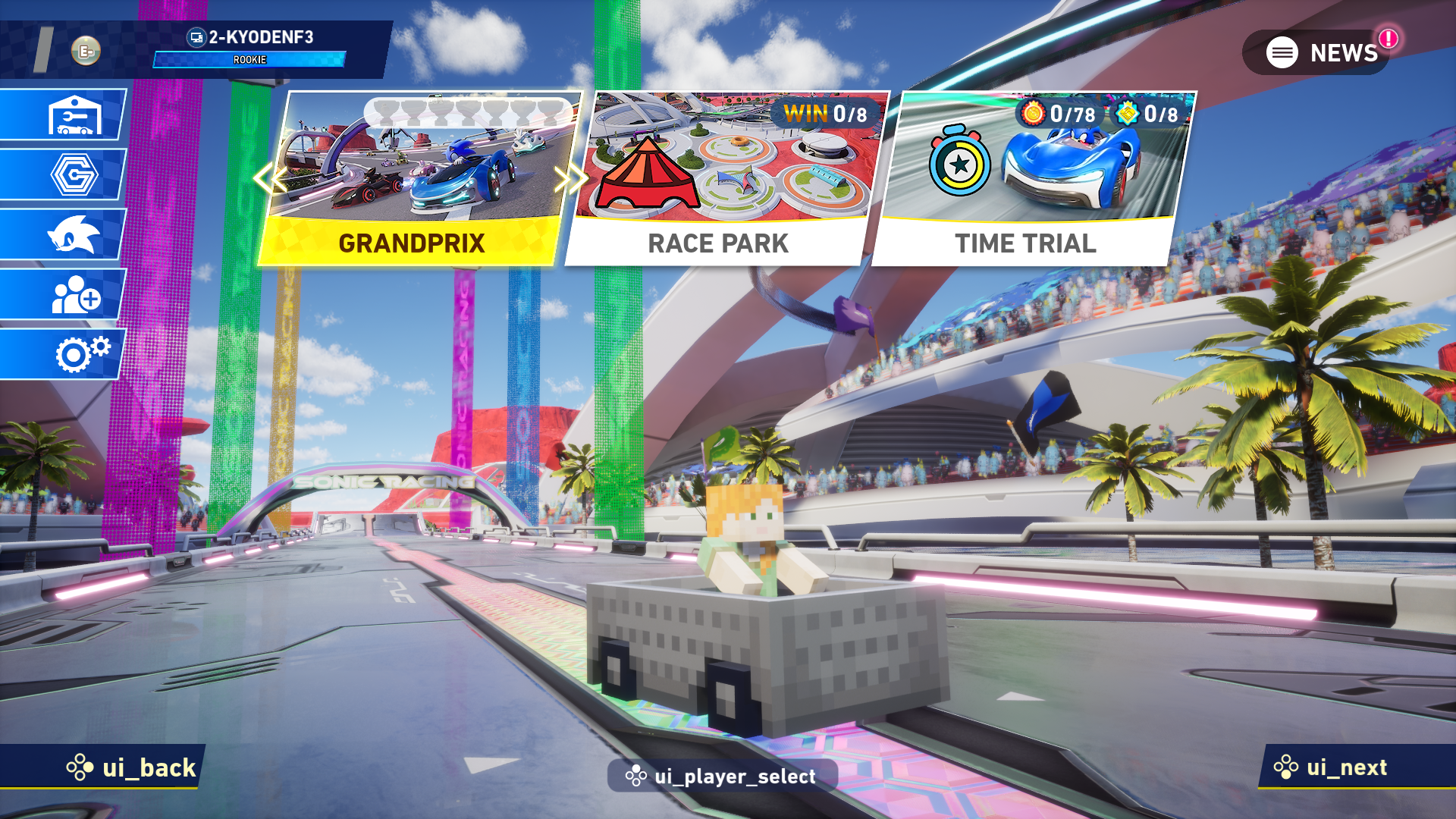The height and width of the screenshot is (819, 1456).
Task: Open the NEWS panel
Action: pyautogui.click(x=1321, y=52)
